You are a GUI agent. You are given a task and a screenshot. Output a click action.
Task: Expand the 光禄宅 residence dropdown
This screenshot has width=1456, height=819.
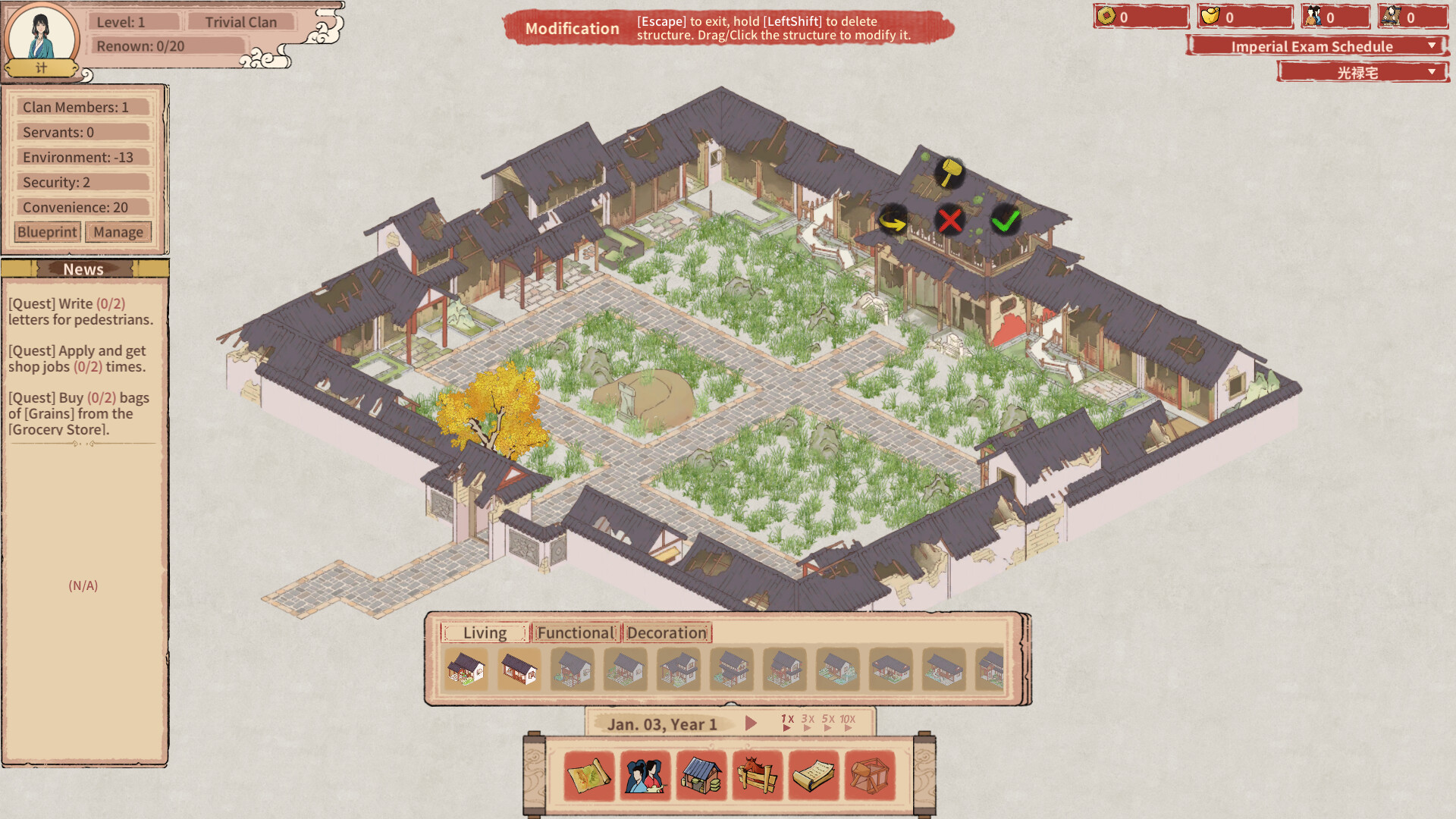[1363, 73]
